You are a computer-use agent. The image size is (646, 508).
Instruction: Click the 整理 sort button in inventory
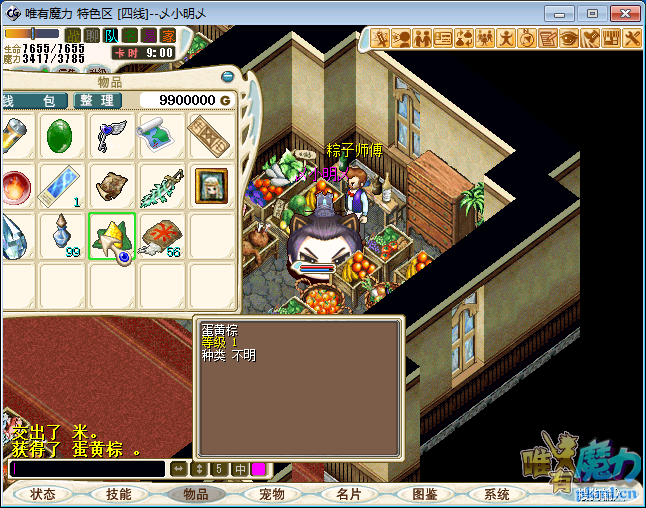pos(98,101)
